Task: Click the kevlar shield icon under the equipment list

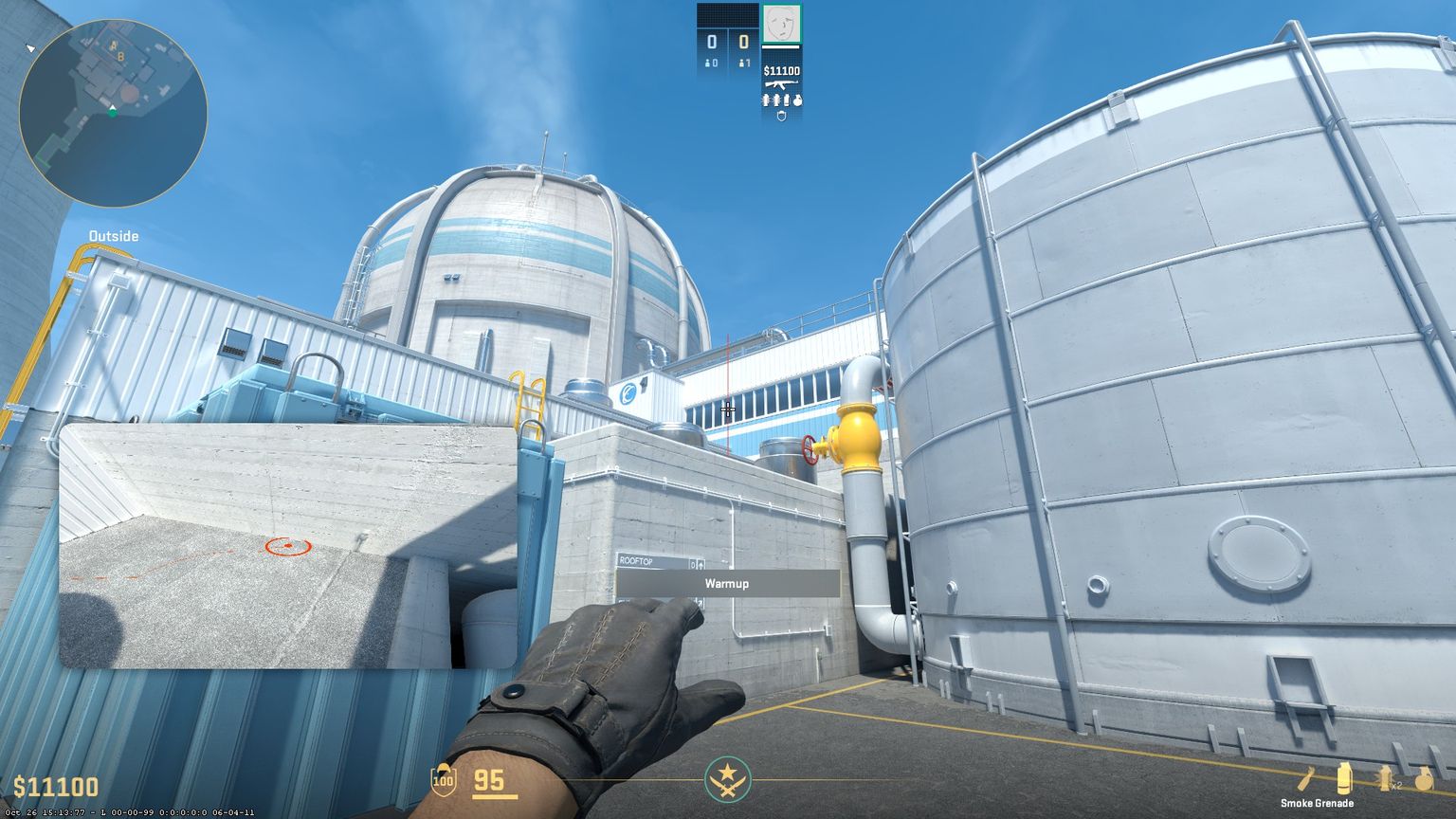Action: pyautogui.click(x=781, y=116)
